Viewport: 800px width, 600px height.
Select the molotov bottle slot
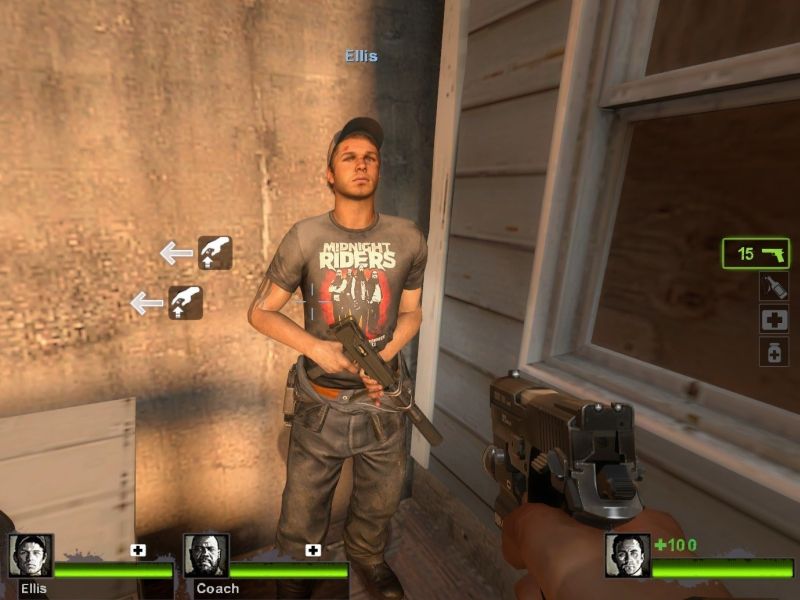click(x=773, y=287)
